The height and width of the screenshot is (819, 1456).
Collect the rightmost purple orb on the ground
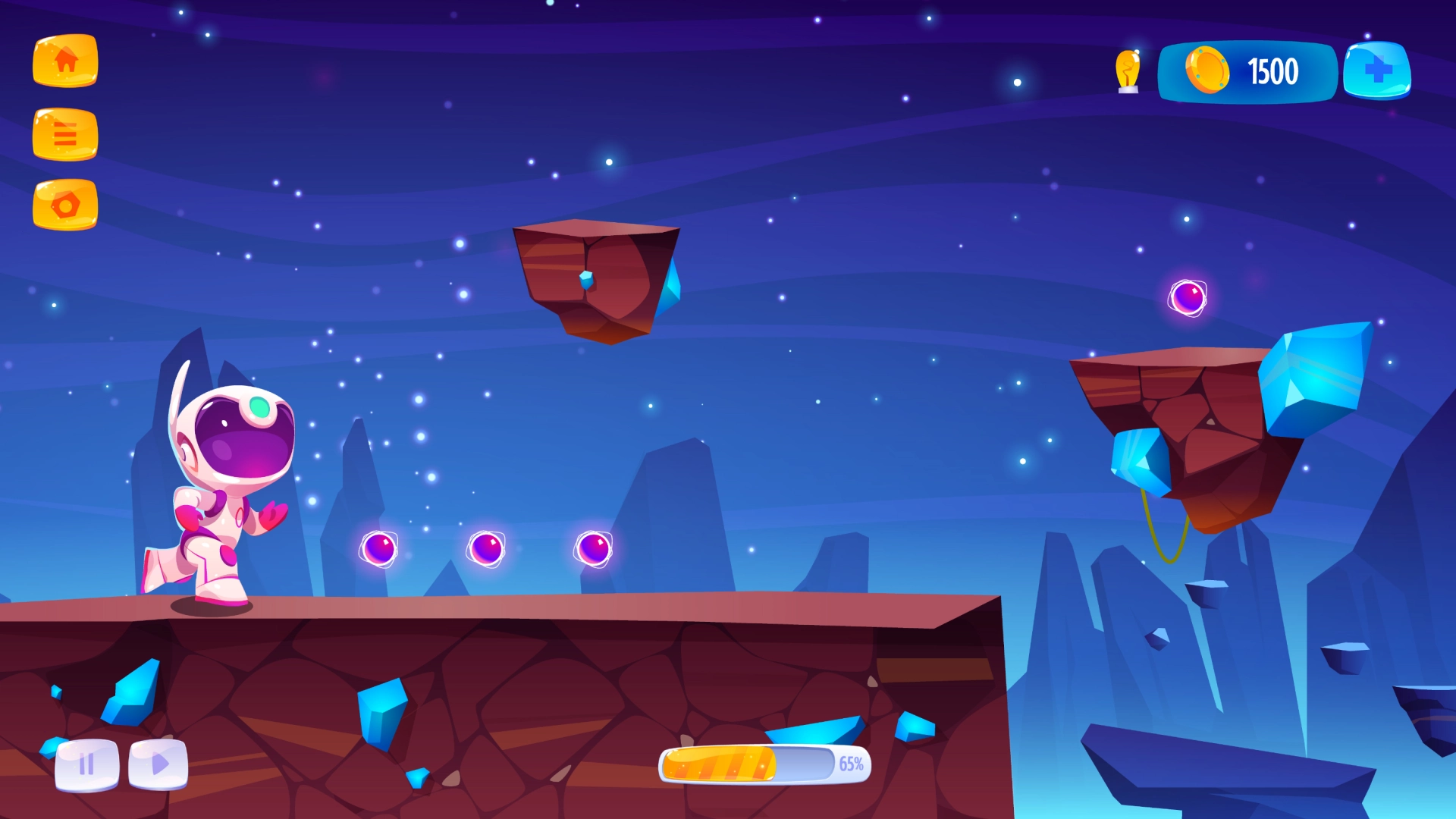[596, 548]
